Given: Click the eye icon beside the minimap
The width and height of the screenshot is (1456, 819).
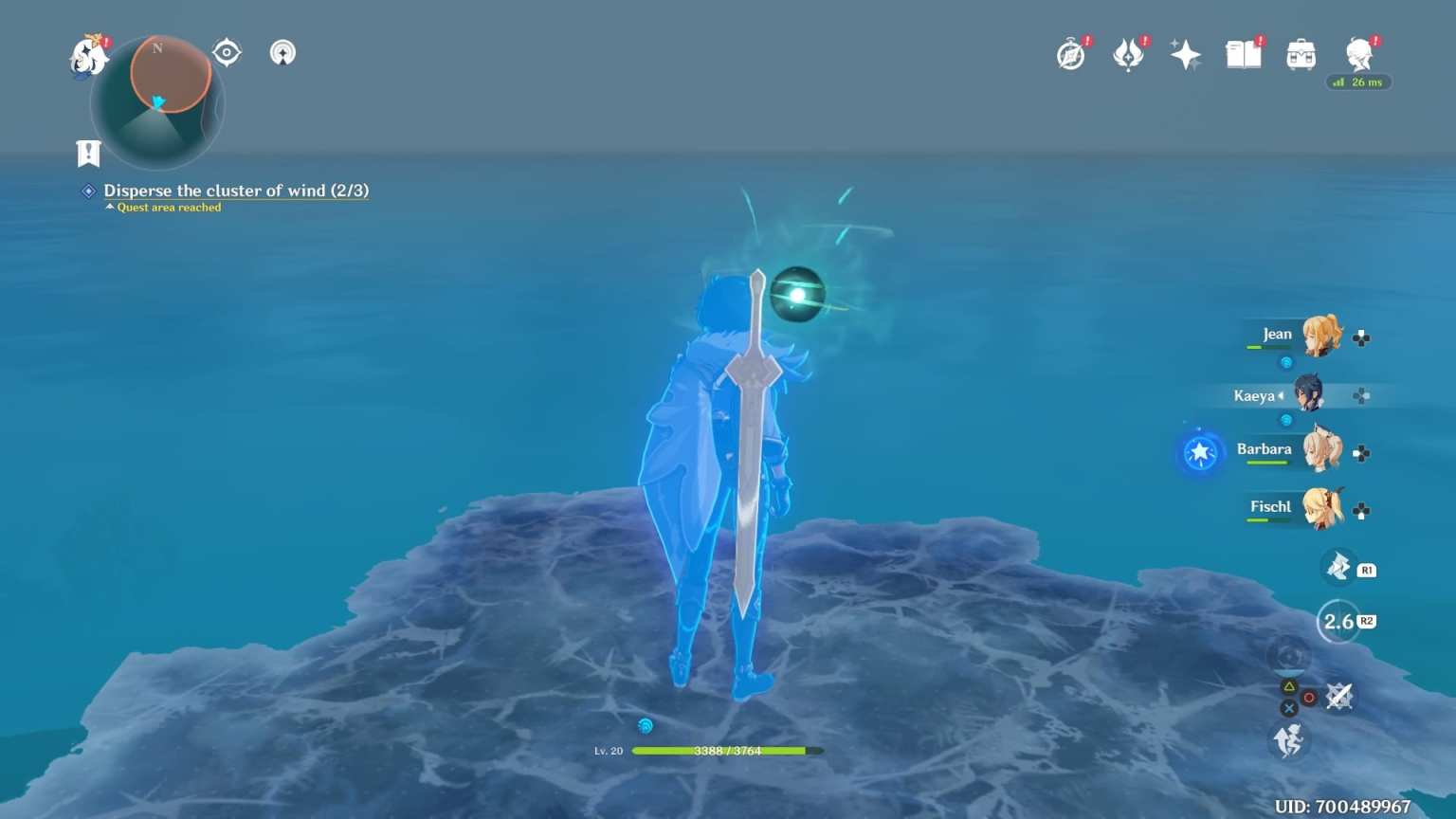Looking at the screenshot, I should tap(226, 53).
